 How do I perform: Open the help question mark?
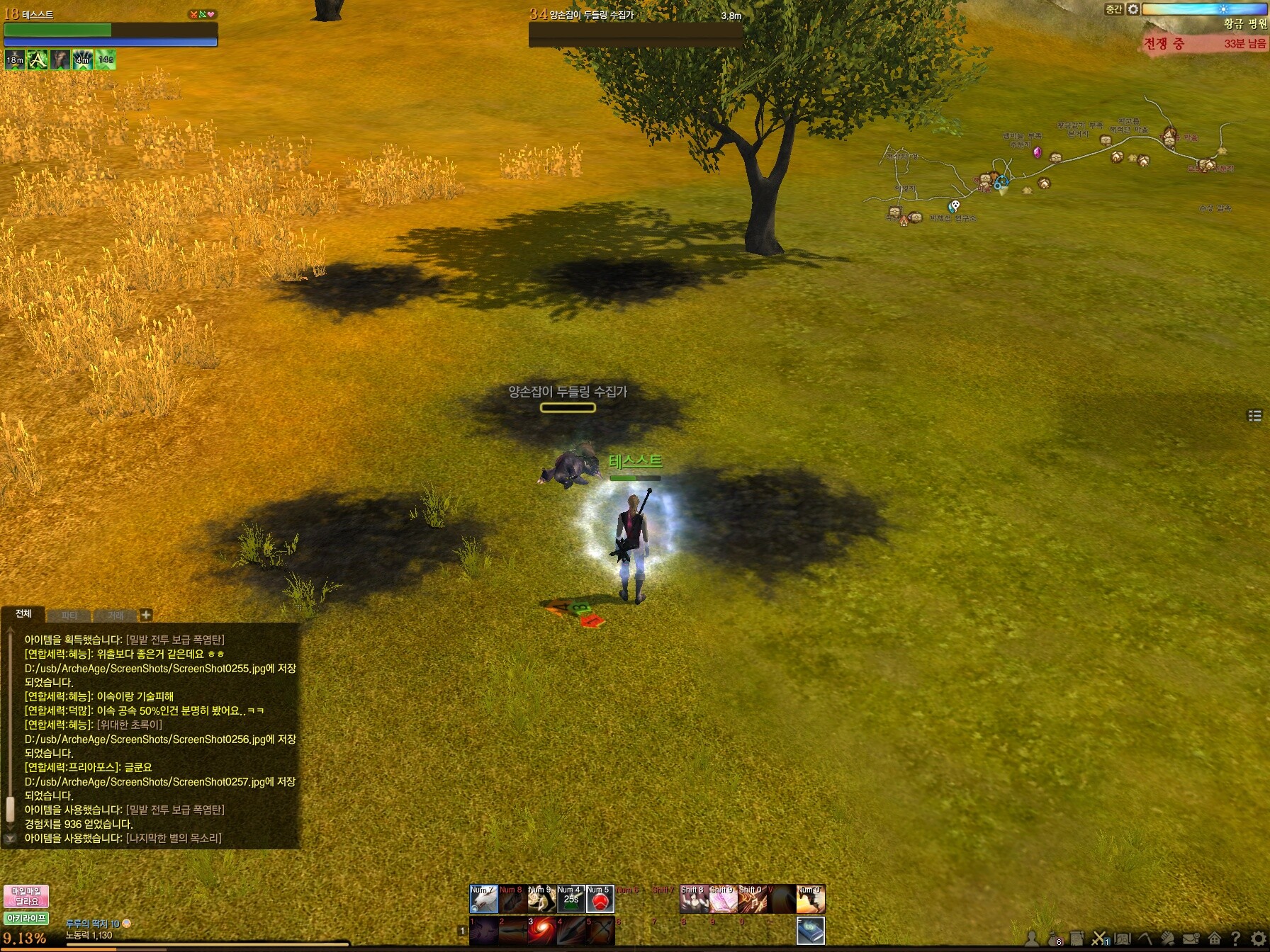coord(1235,939)
